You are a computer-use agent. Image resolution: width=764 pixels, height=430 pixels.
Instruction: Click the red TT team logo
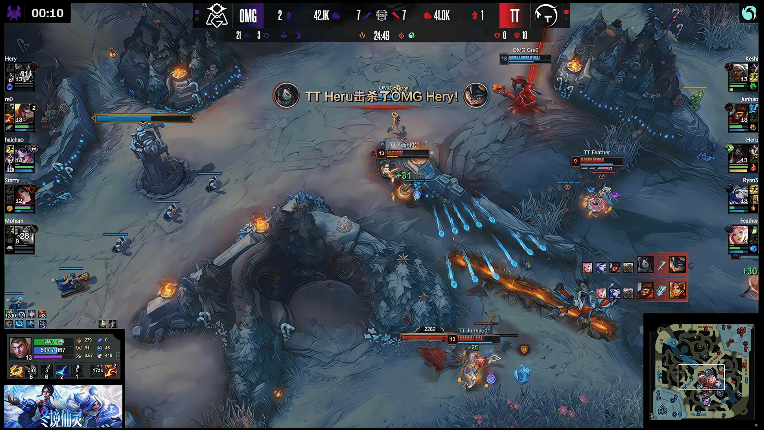point(512,15)
